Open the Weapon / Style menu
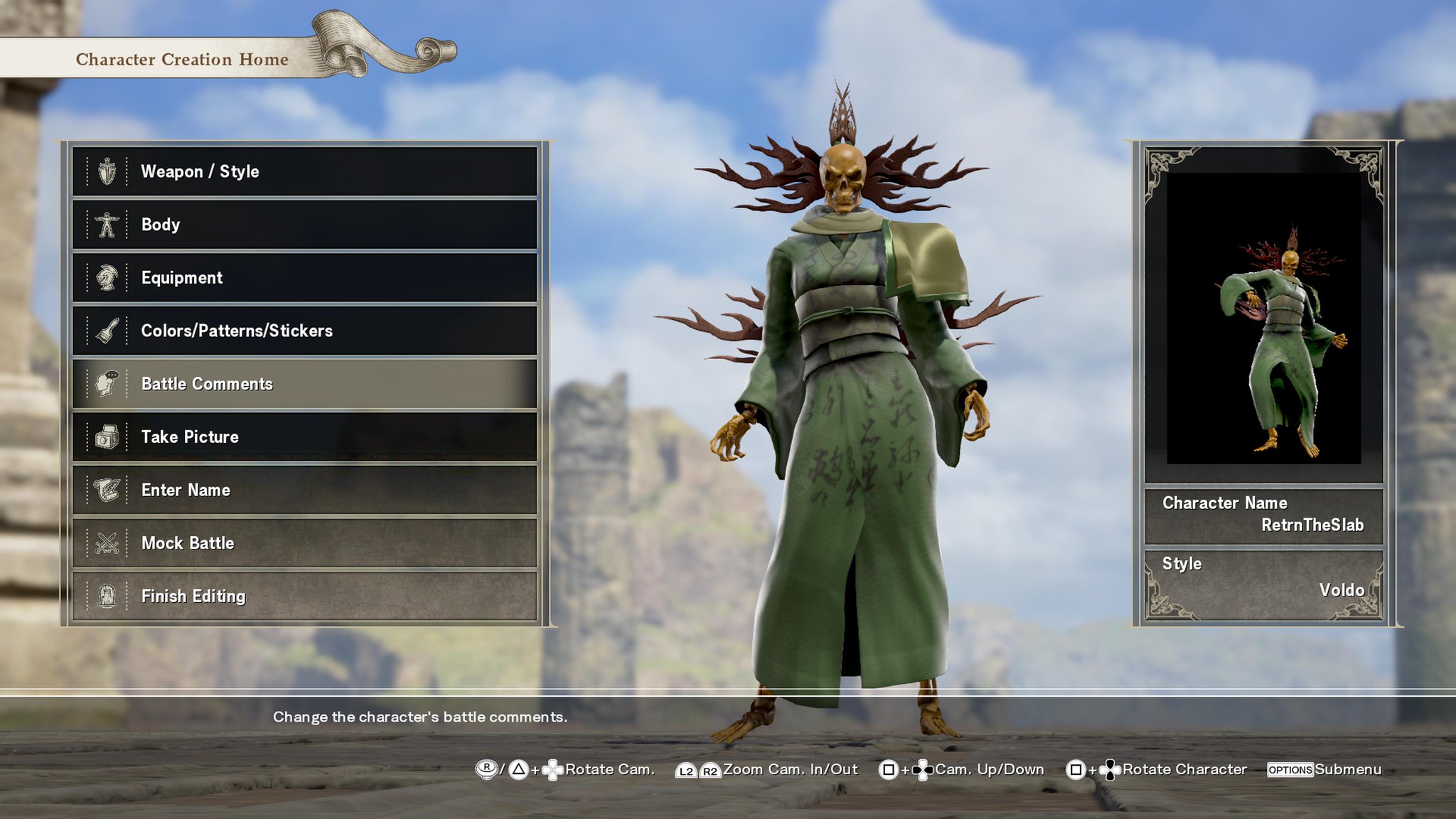 pyautogui.click(x=304, y=171)
